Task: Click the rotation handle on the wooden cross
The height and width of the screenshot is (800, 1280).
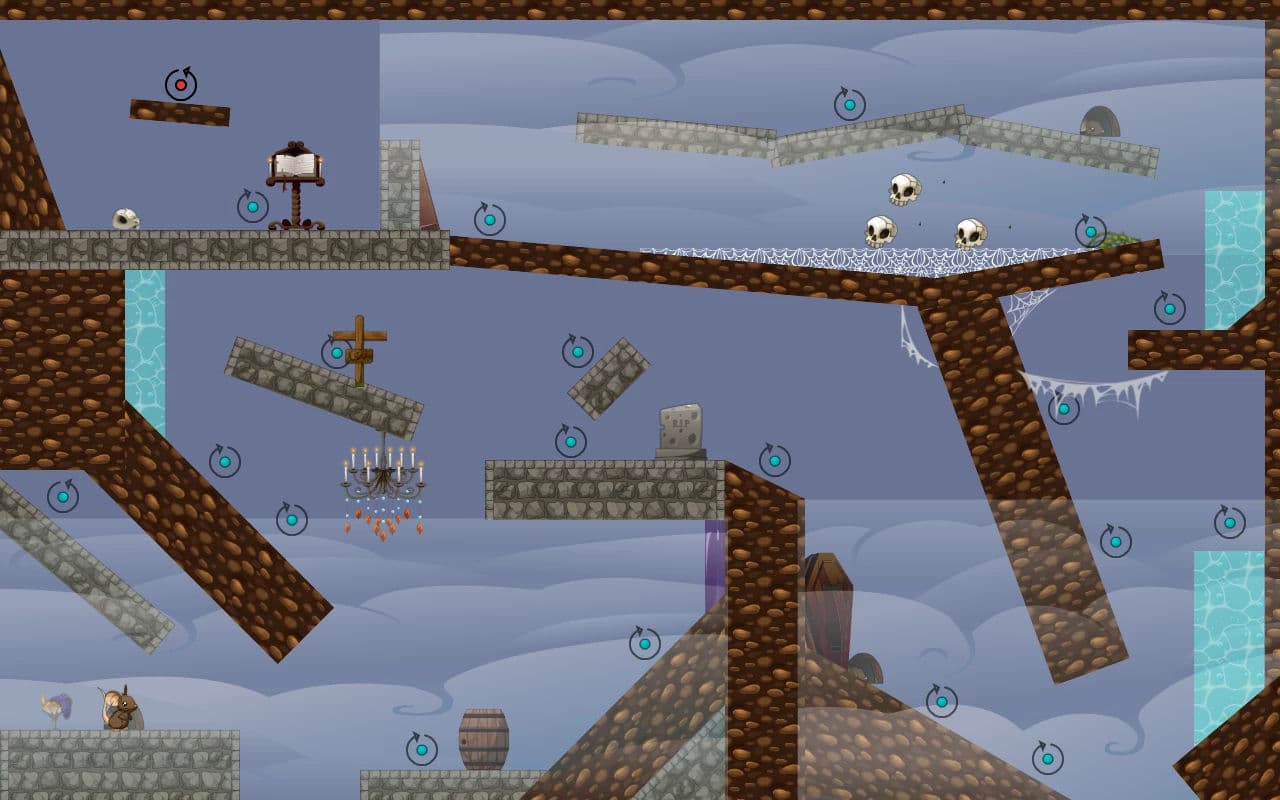Action: [337, 352]
